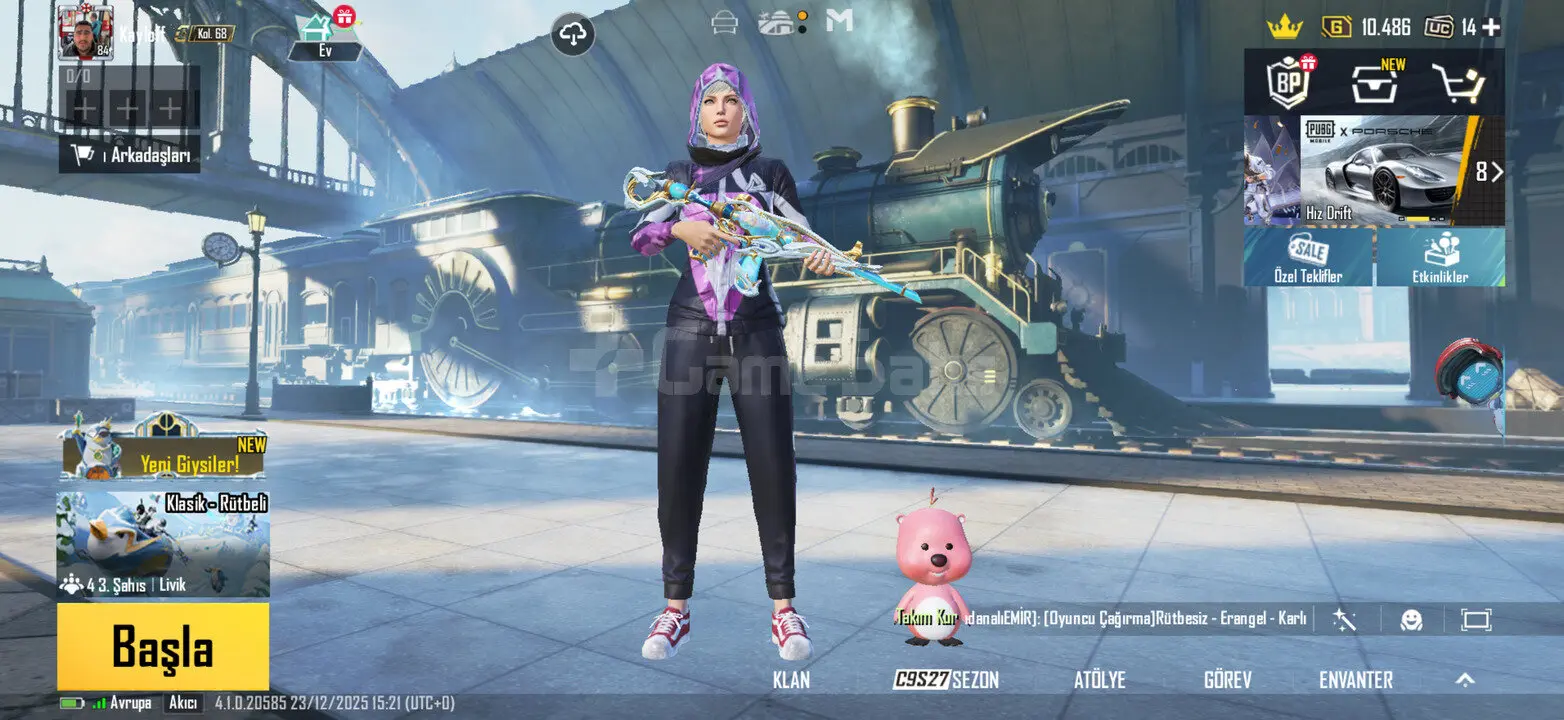Screen dimensions: 1564x720
Task: Open the crate box marked NEW
Action: point(1375,82)
